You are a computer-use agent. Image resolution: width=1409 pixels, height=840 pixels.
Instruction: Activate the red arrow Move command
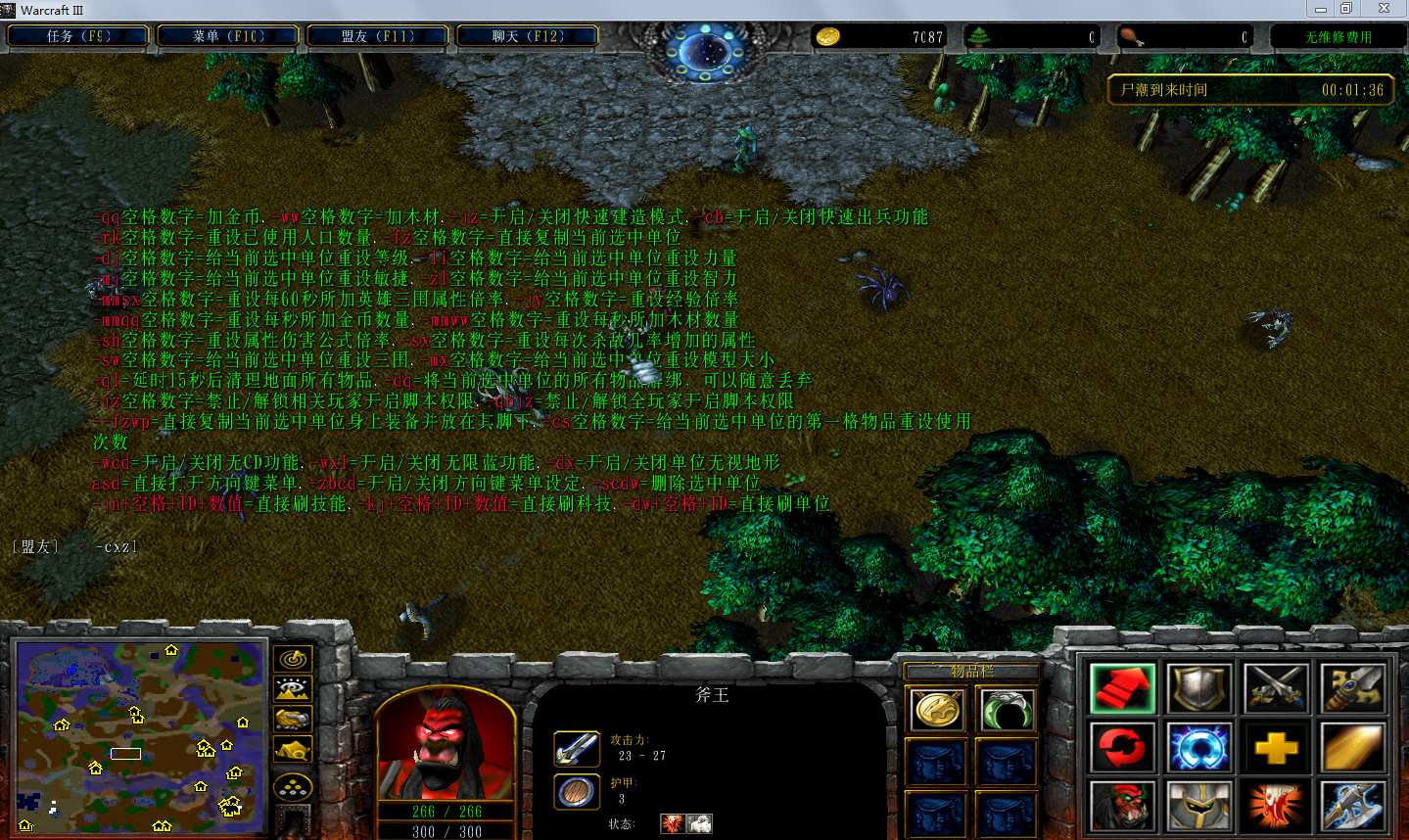click(1122, 688)
